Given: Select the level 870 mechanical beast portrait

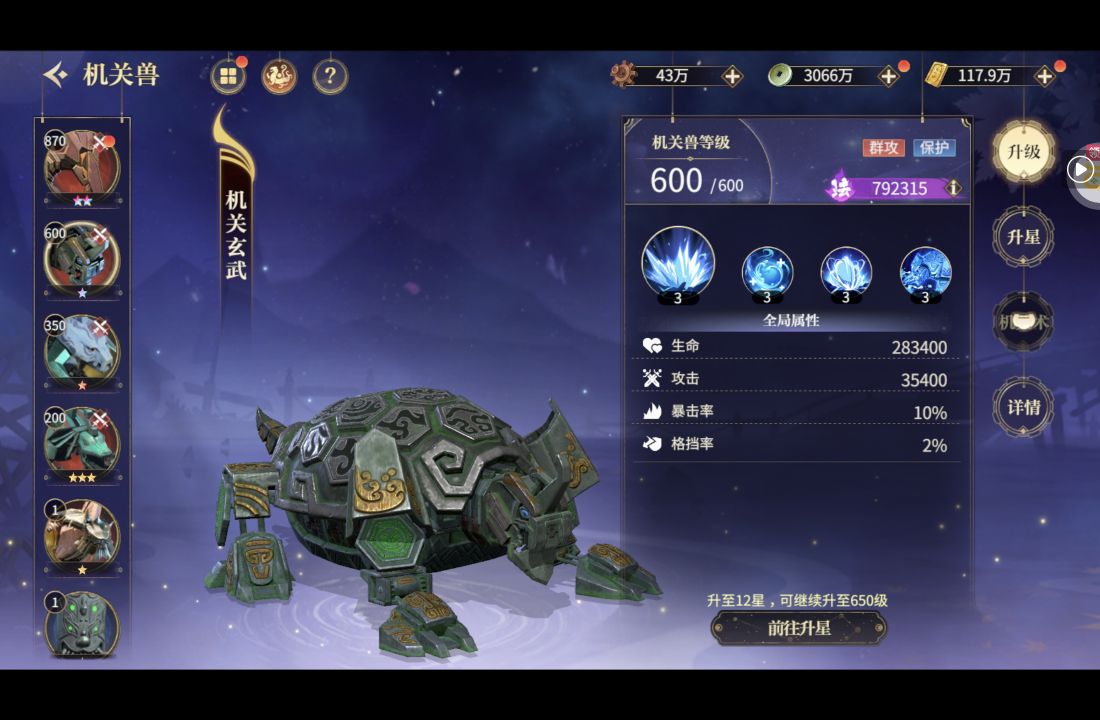Looking at the screenshot, I should (x=81, y=165).
